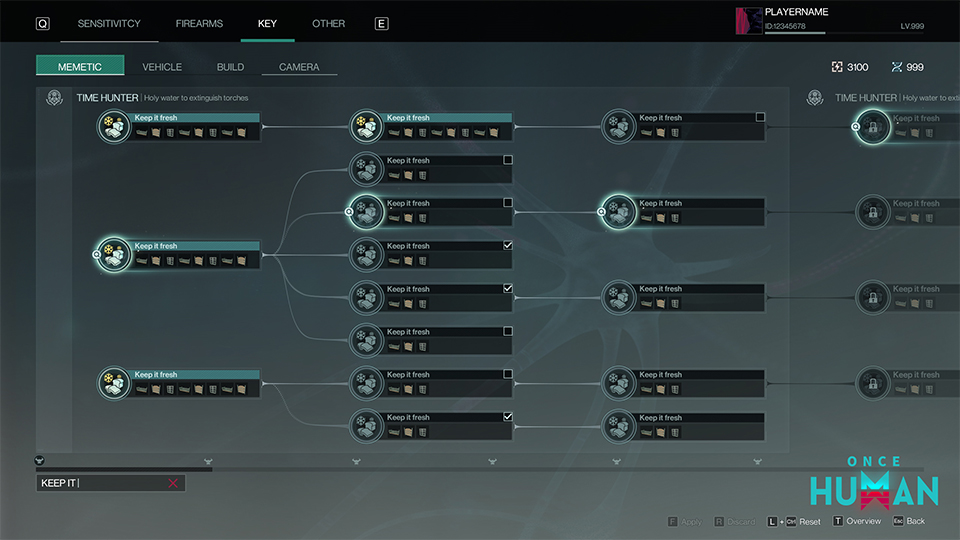
Task: Switch to the VEHICLE category
Action: tap(162, 67)
